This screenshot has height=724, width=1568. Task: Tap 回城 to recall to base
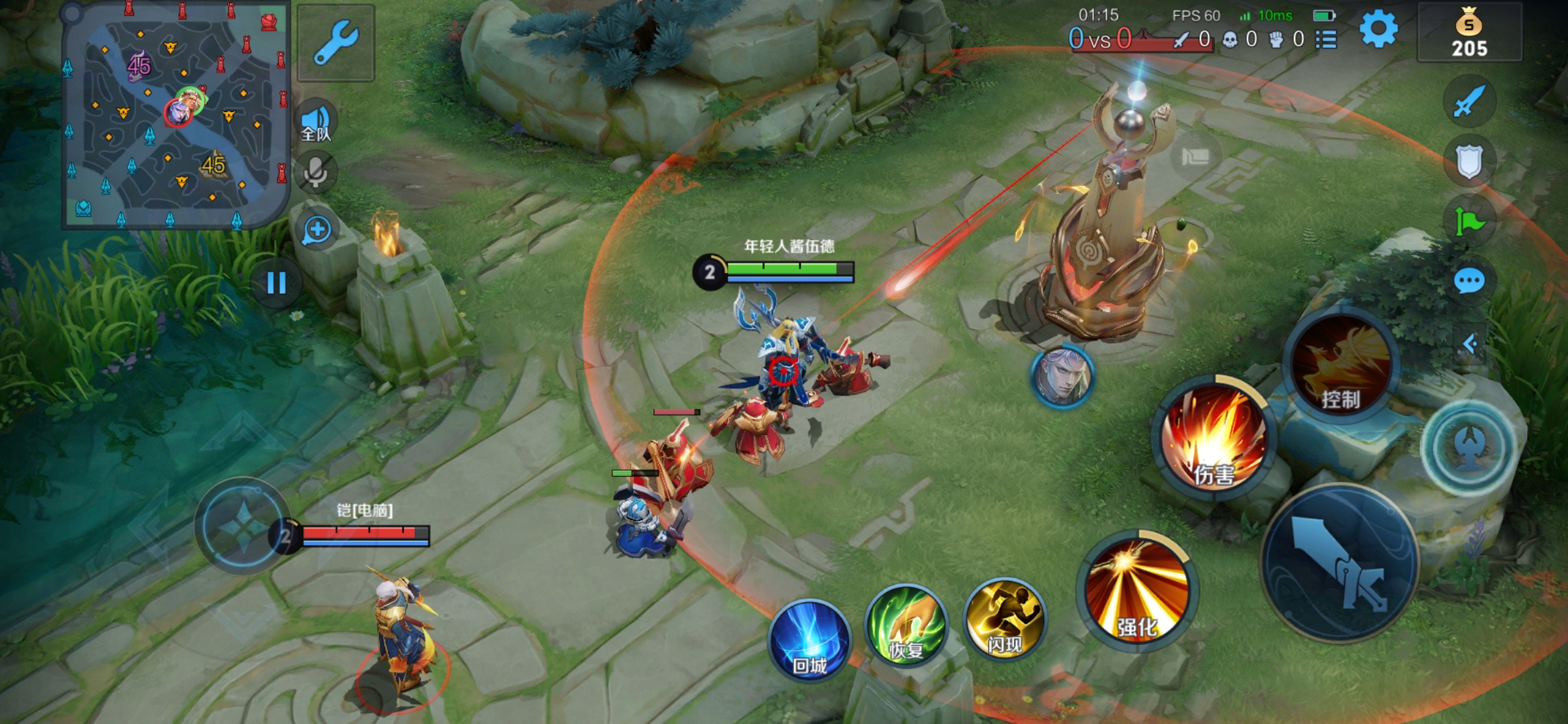pos(809,640)
